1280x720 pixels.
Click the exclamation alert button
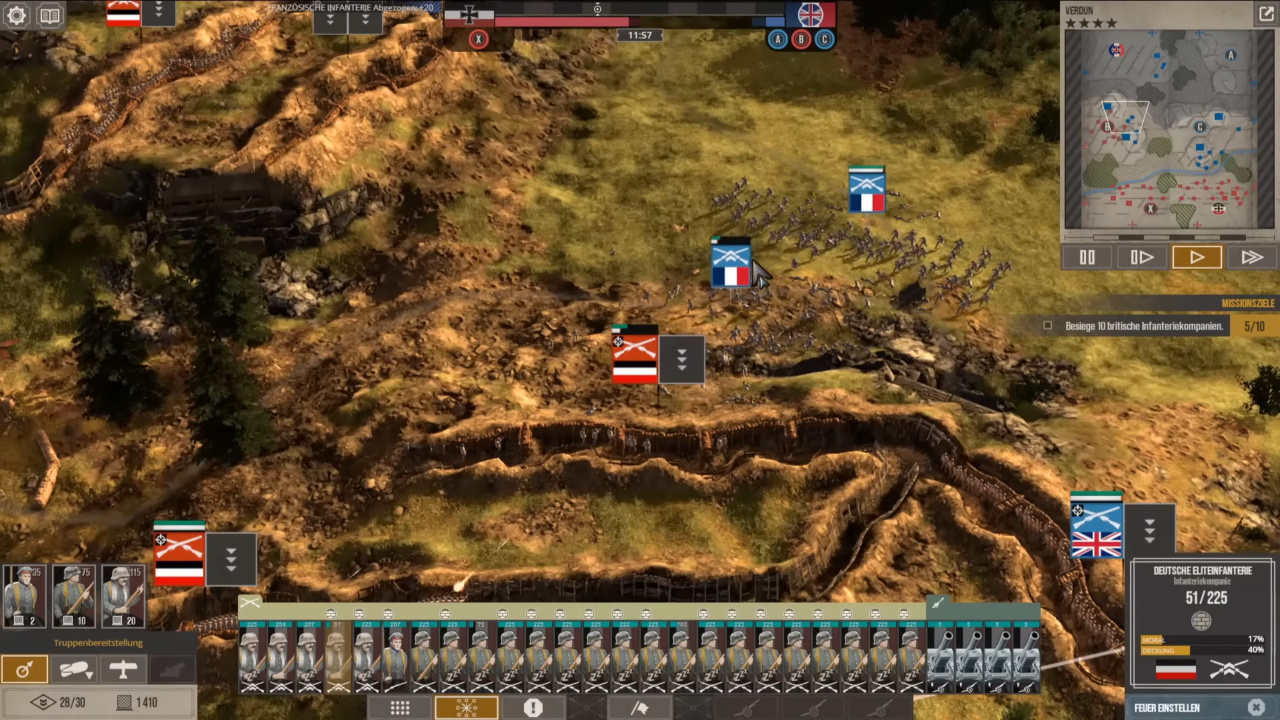(533, 708)
